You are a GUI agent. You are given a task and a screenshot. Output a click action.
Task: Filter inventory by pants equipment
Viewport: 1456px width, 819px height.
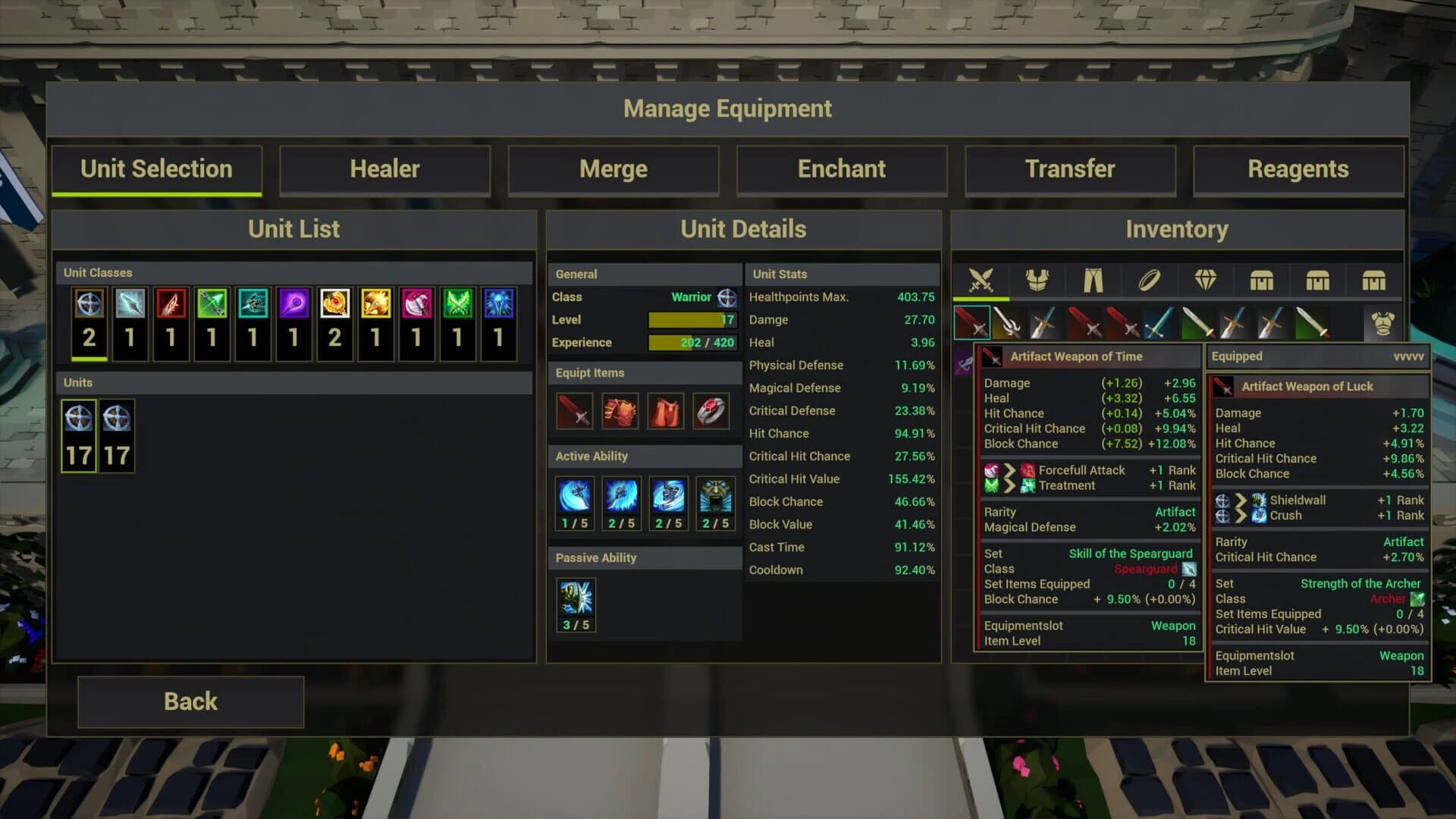(x=1094, y=280)
